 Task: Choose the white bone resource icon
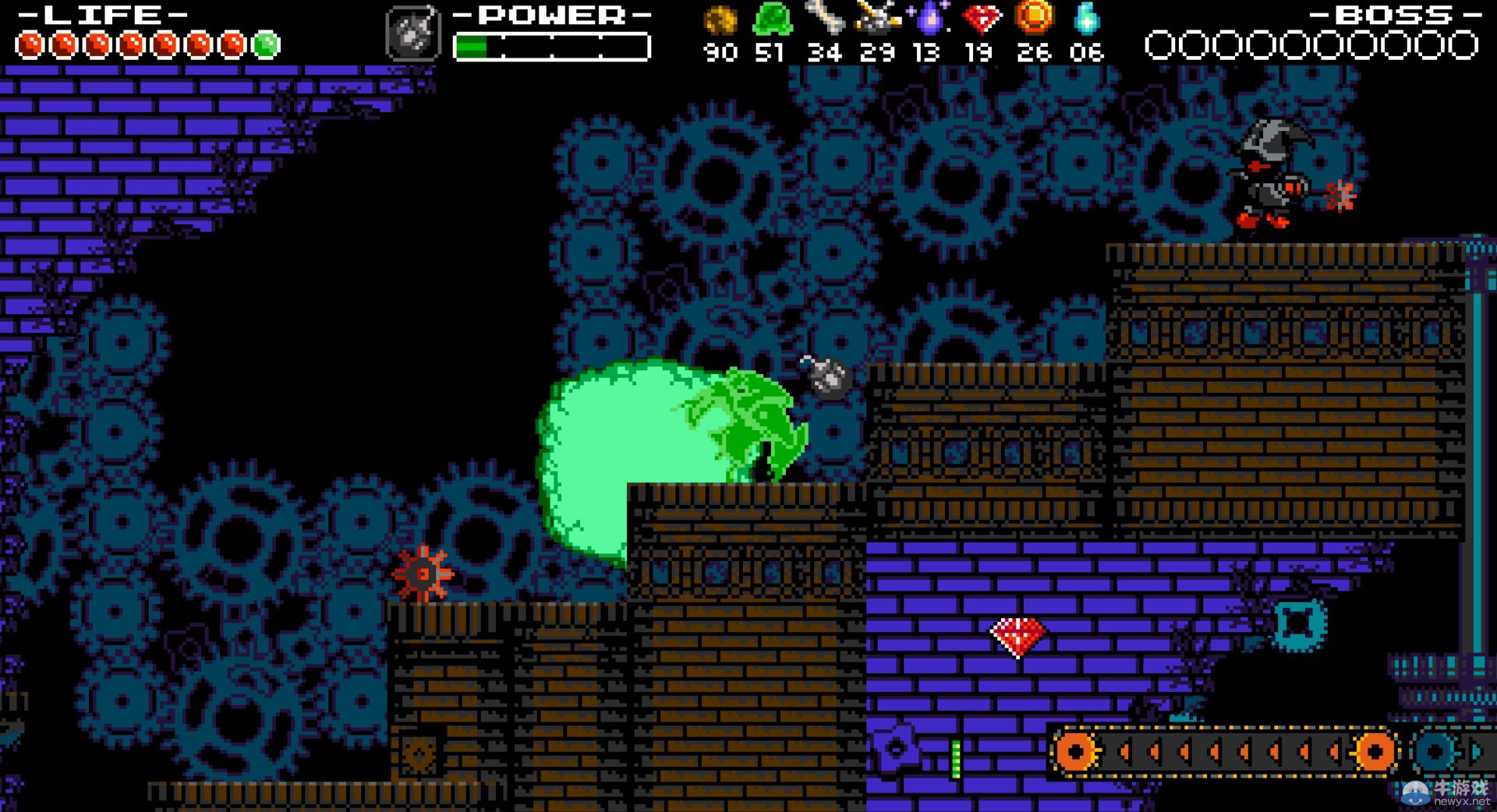[824, 17]
